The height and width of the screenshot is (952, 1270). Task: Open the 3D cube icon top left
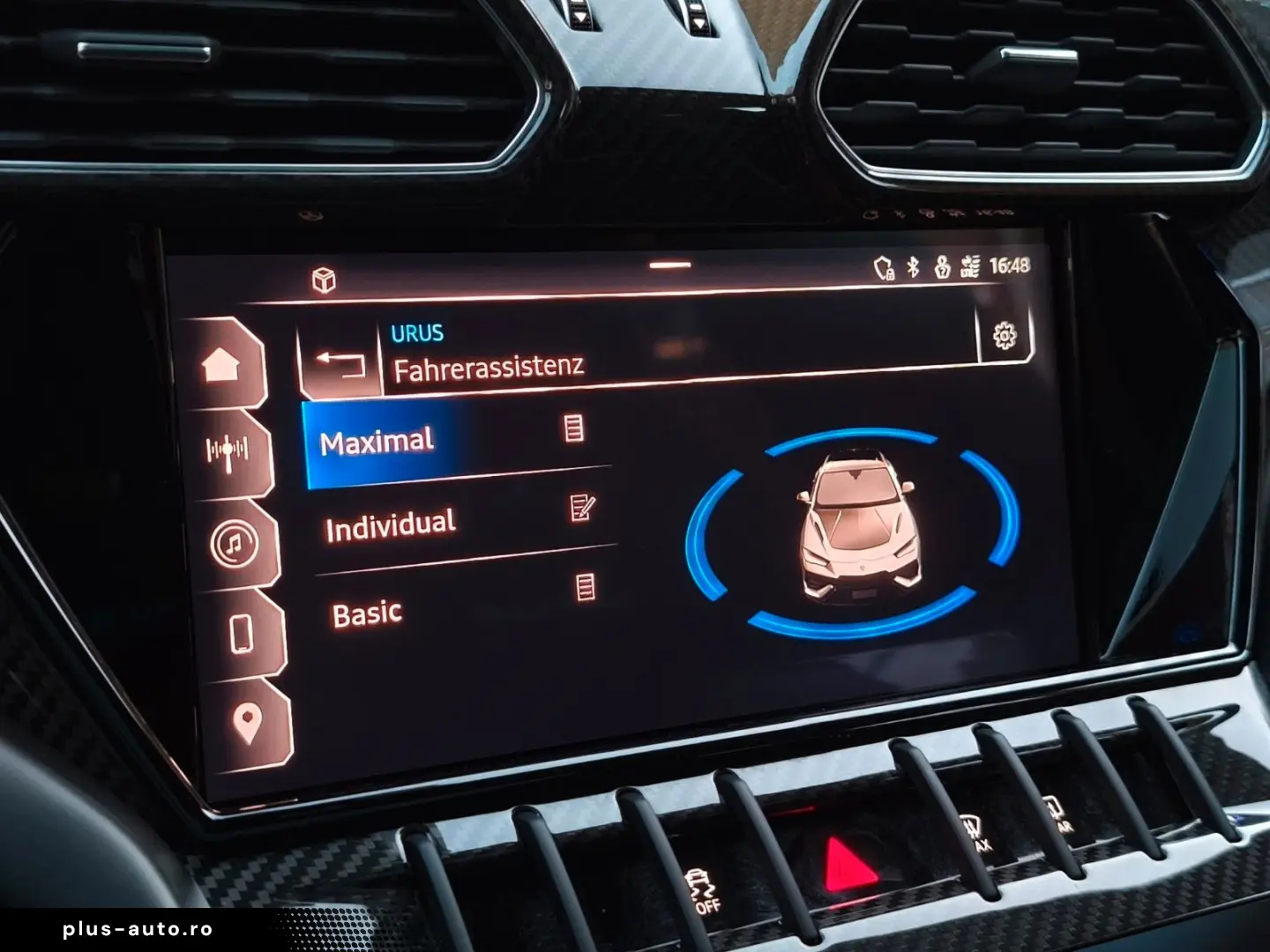point(325,278)
